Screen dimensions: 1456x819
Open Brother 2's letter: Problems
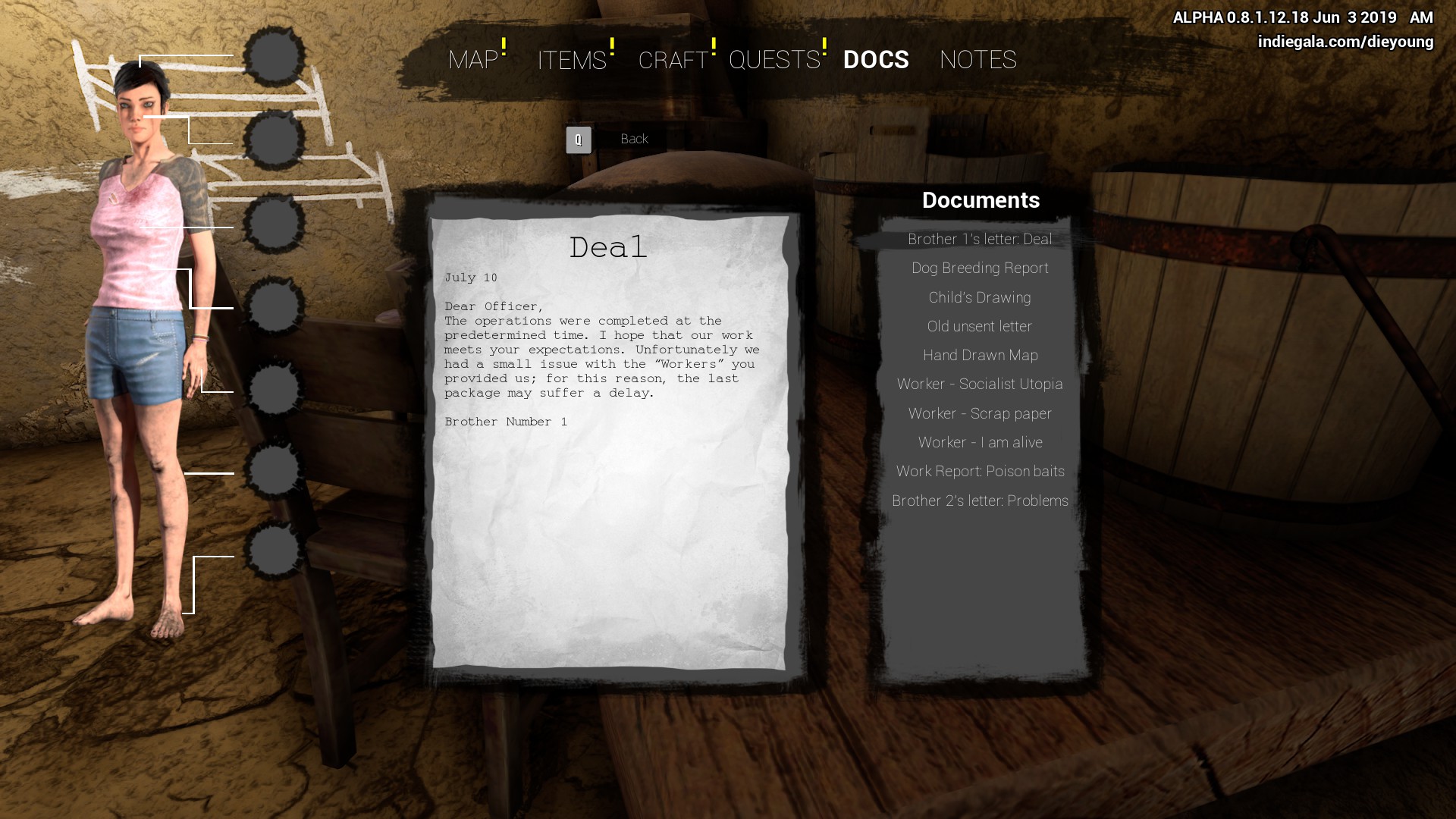pyautogui.click(x=980, y=501)
